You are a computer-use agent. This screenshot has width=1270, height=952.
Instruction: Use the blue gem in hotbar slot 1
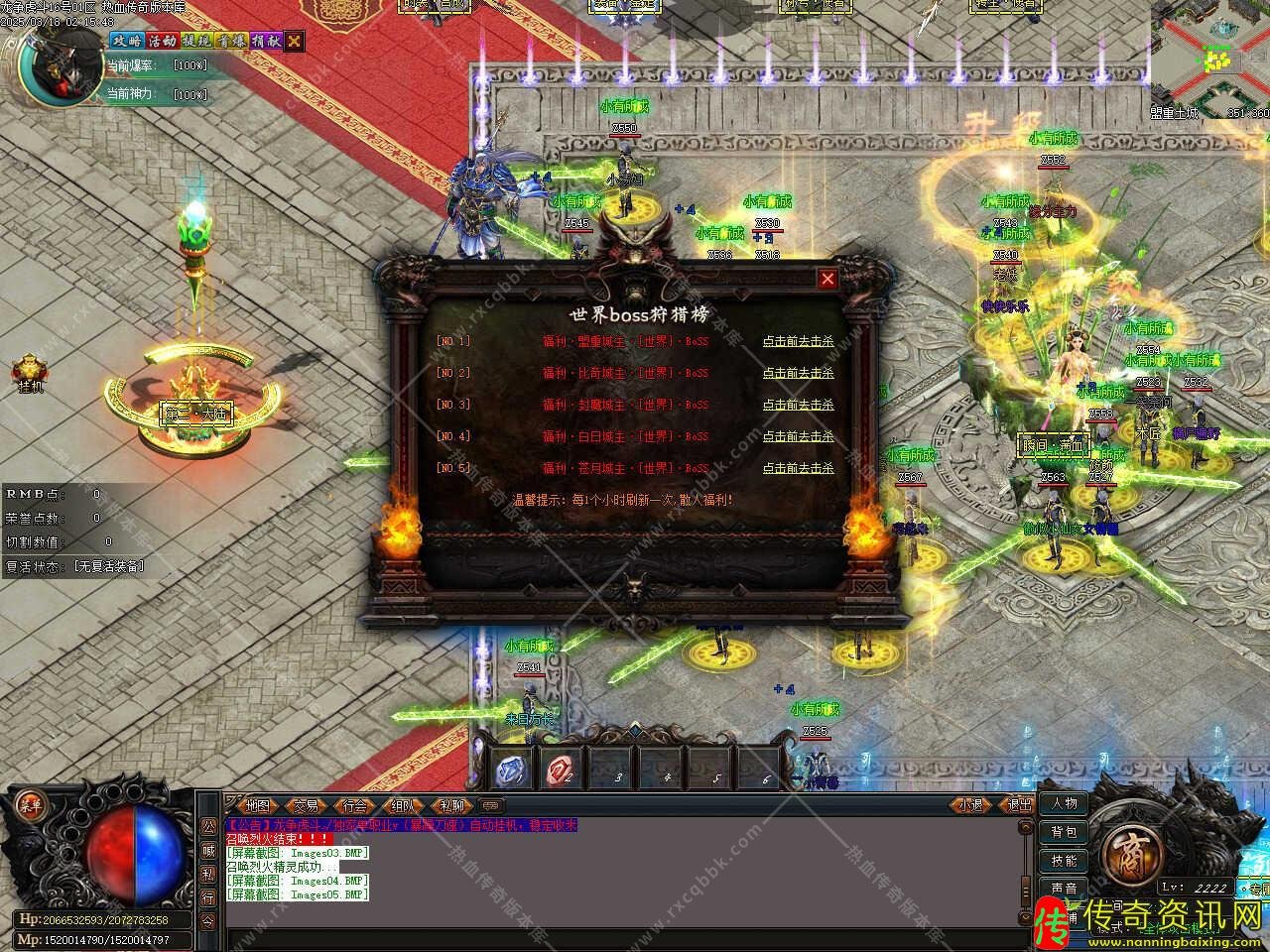[511, 770]
